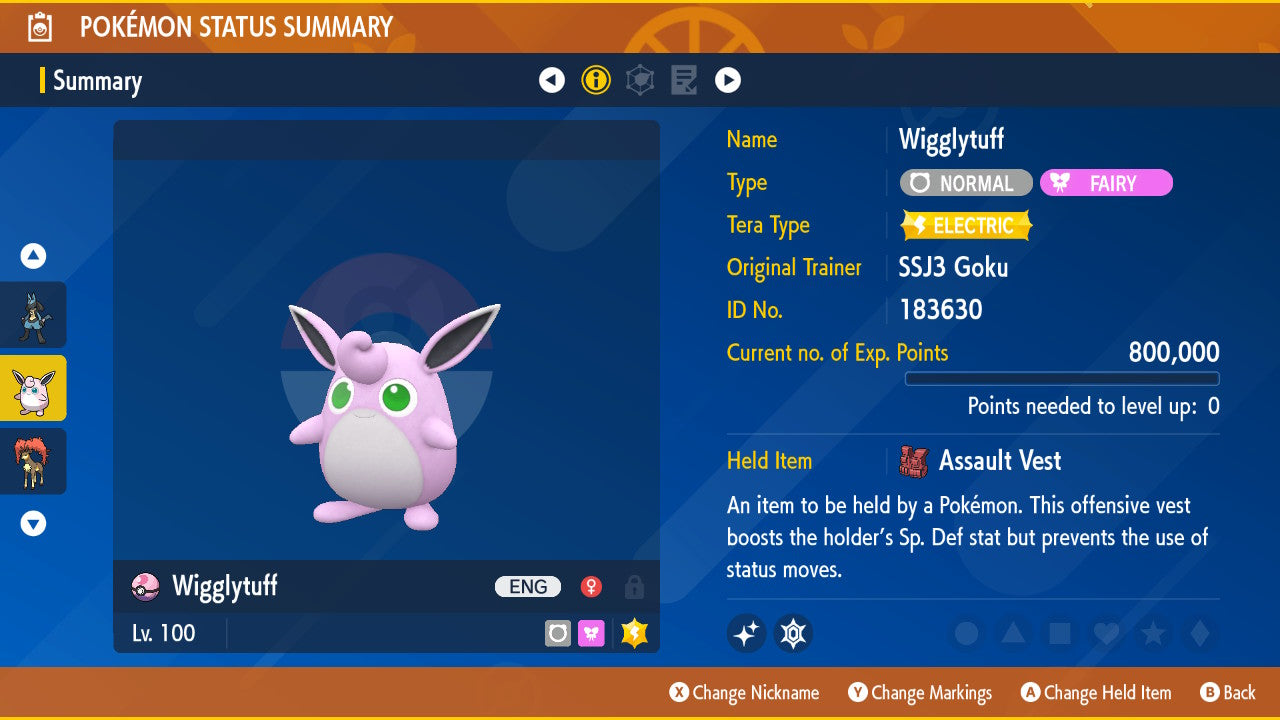Screen dimensions: 1280x720
Task: Toggle the circle marking
Action: pos(966,633)
